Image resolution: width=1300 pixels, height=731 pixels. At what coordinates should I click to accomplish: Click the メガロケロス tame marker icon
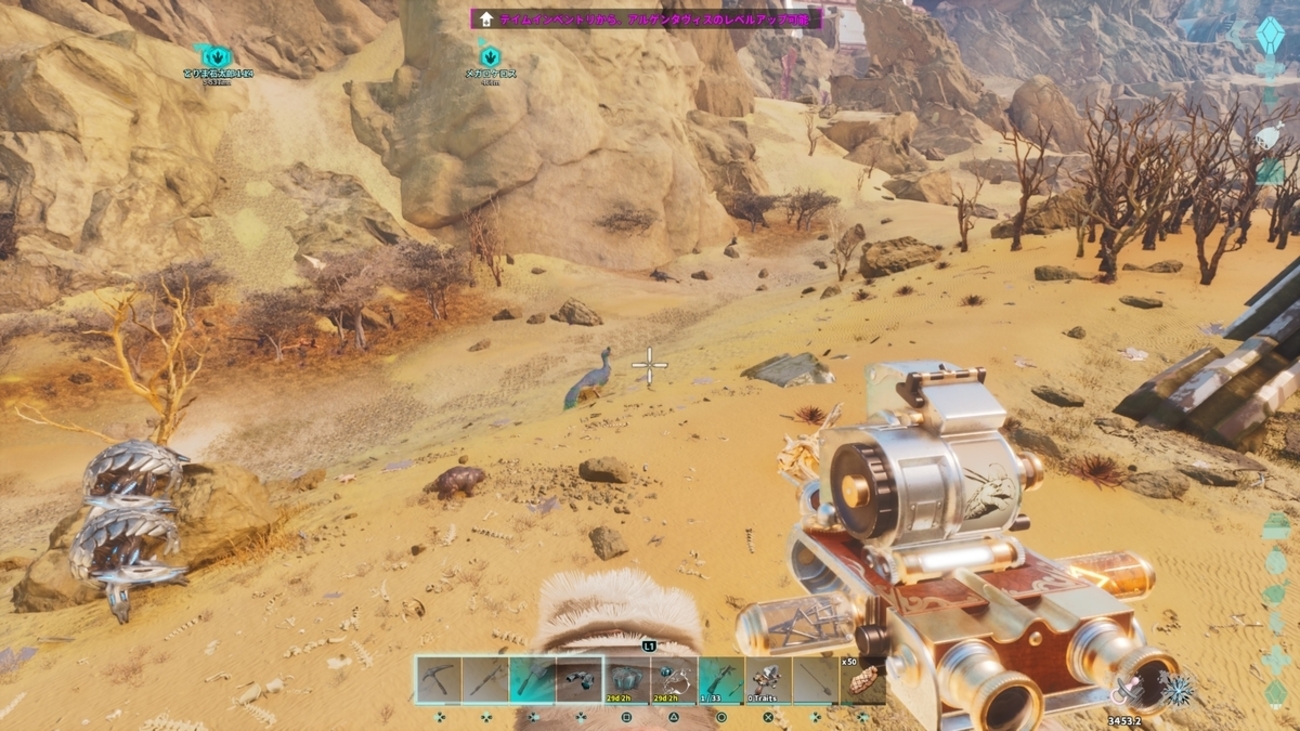click(490, 56)
